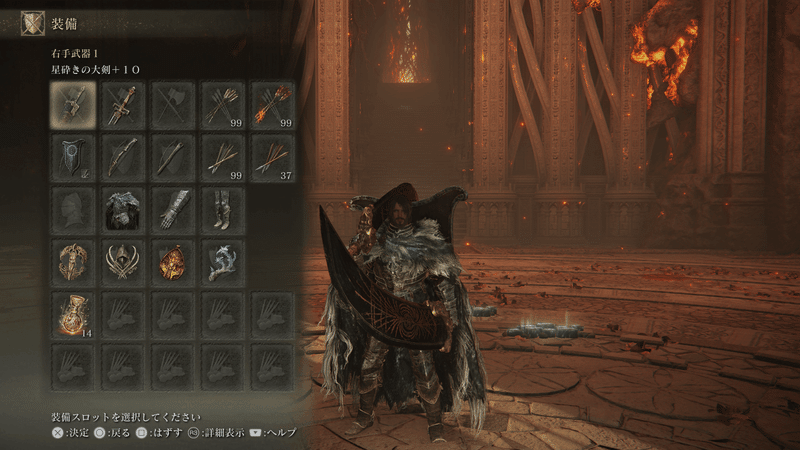The height and width of the screenshot is (450, 800).
Task: Open the chest armor slot
Action: [123, 209]
